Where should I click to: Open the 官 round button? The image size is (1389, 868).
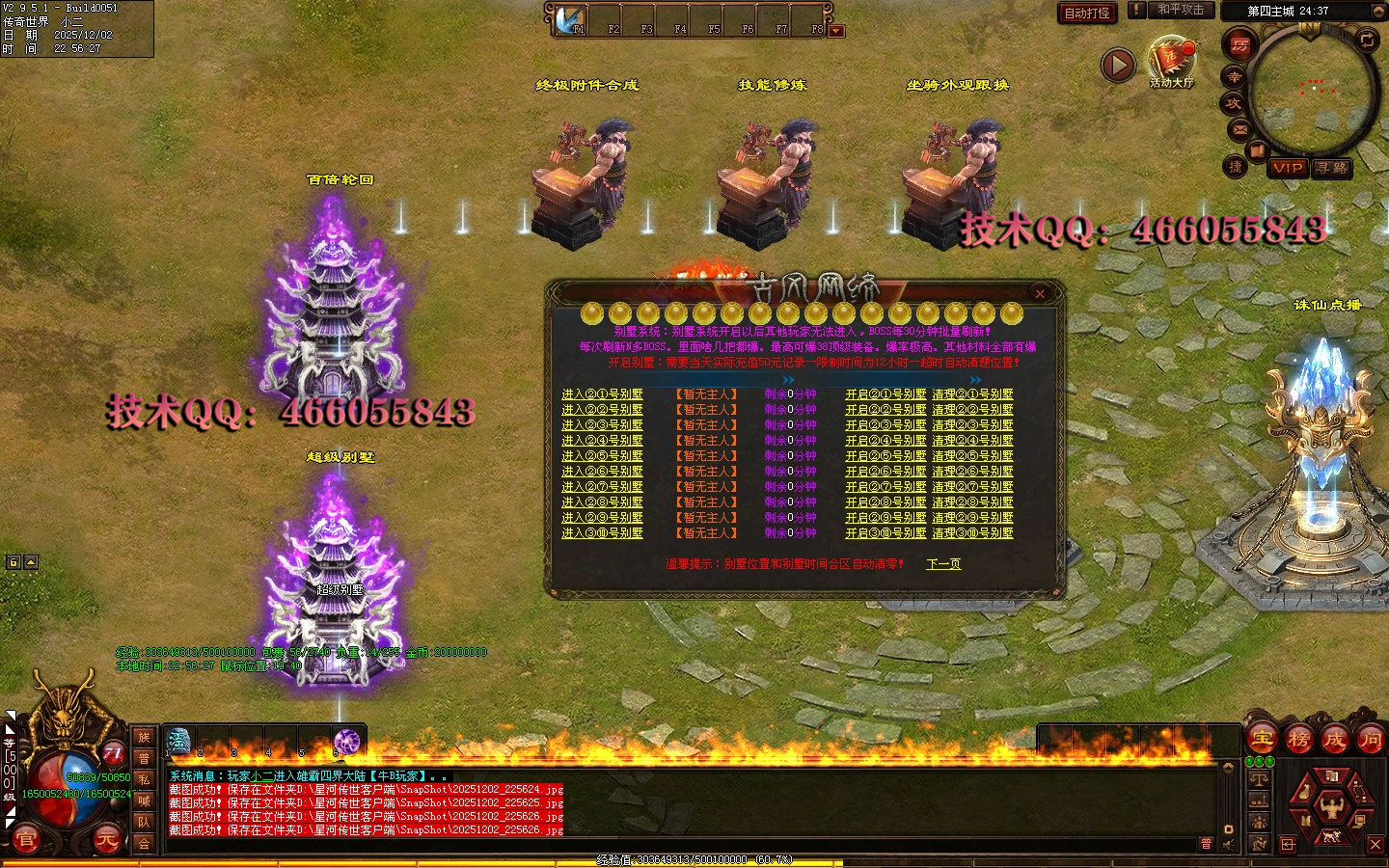coord(26,840)
